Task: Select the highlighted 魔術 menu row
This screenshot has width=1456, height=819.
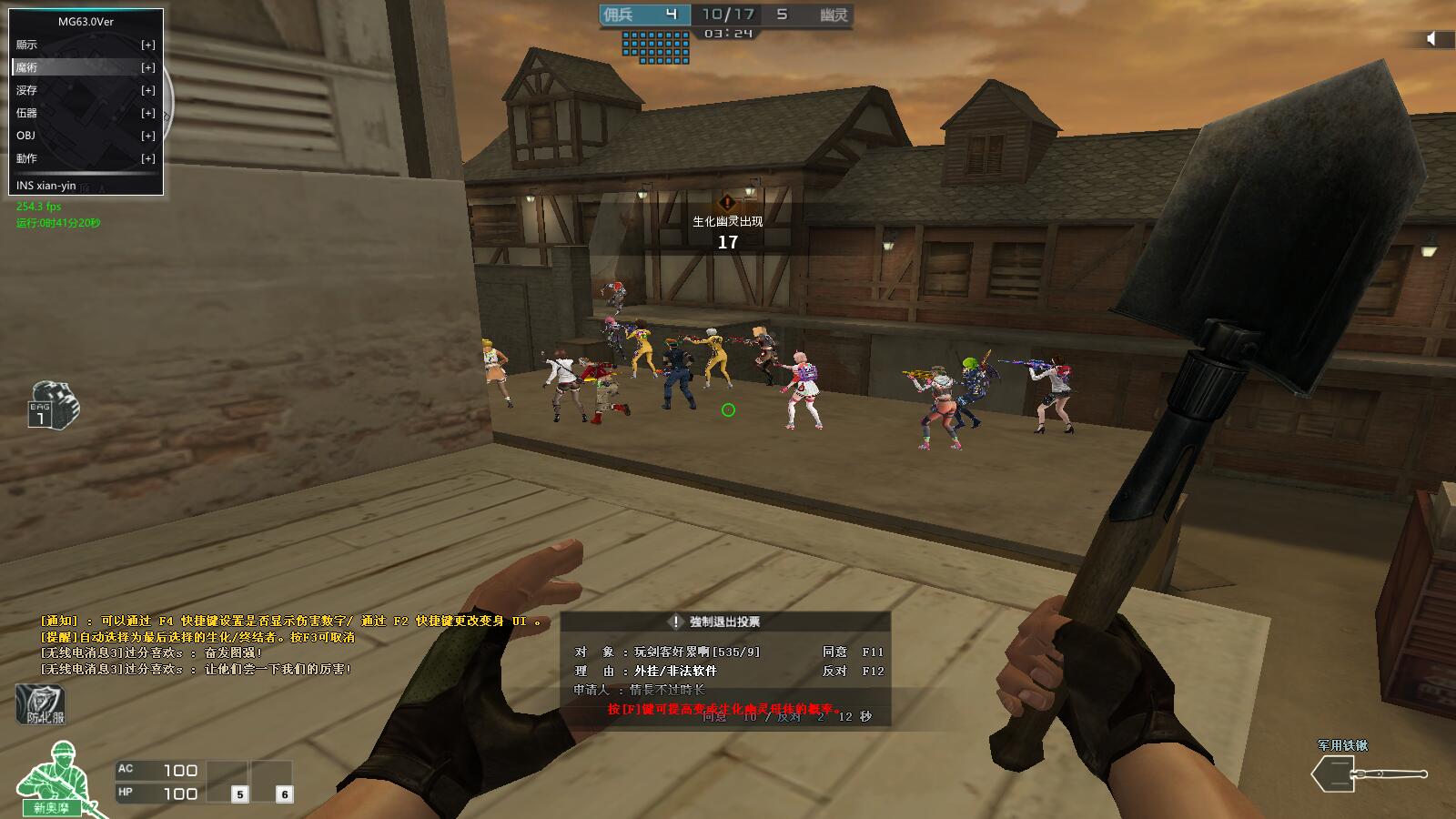Action: coord(86,67)
